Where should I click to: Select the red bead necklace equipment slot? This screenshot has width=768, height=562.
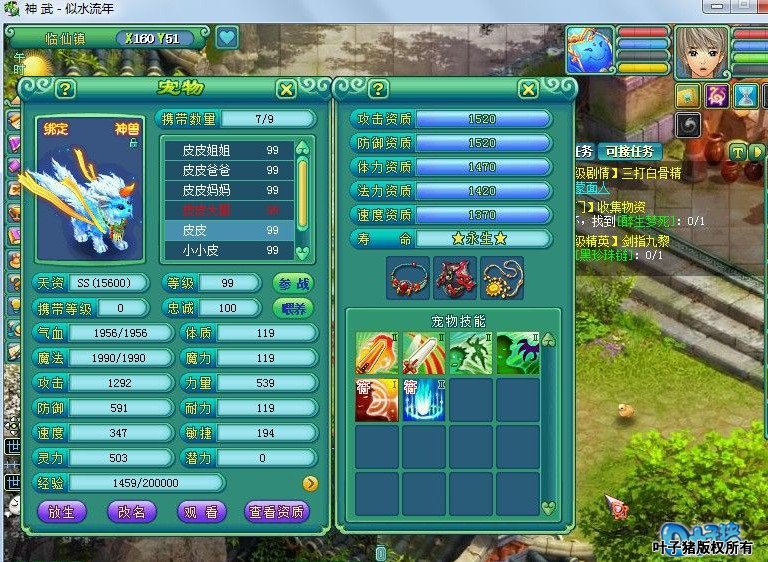tap(407, 276)
